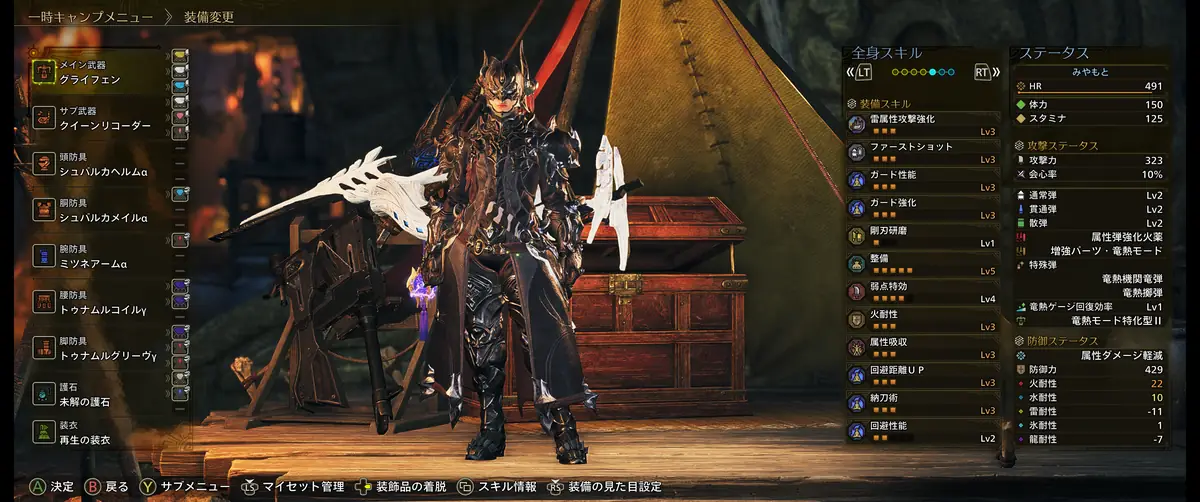
Task: Choose the 弱点特効 skill row
Action: click(x=922, y=292)
